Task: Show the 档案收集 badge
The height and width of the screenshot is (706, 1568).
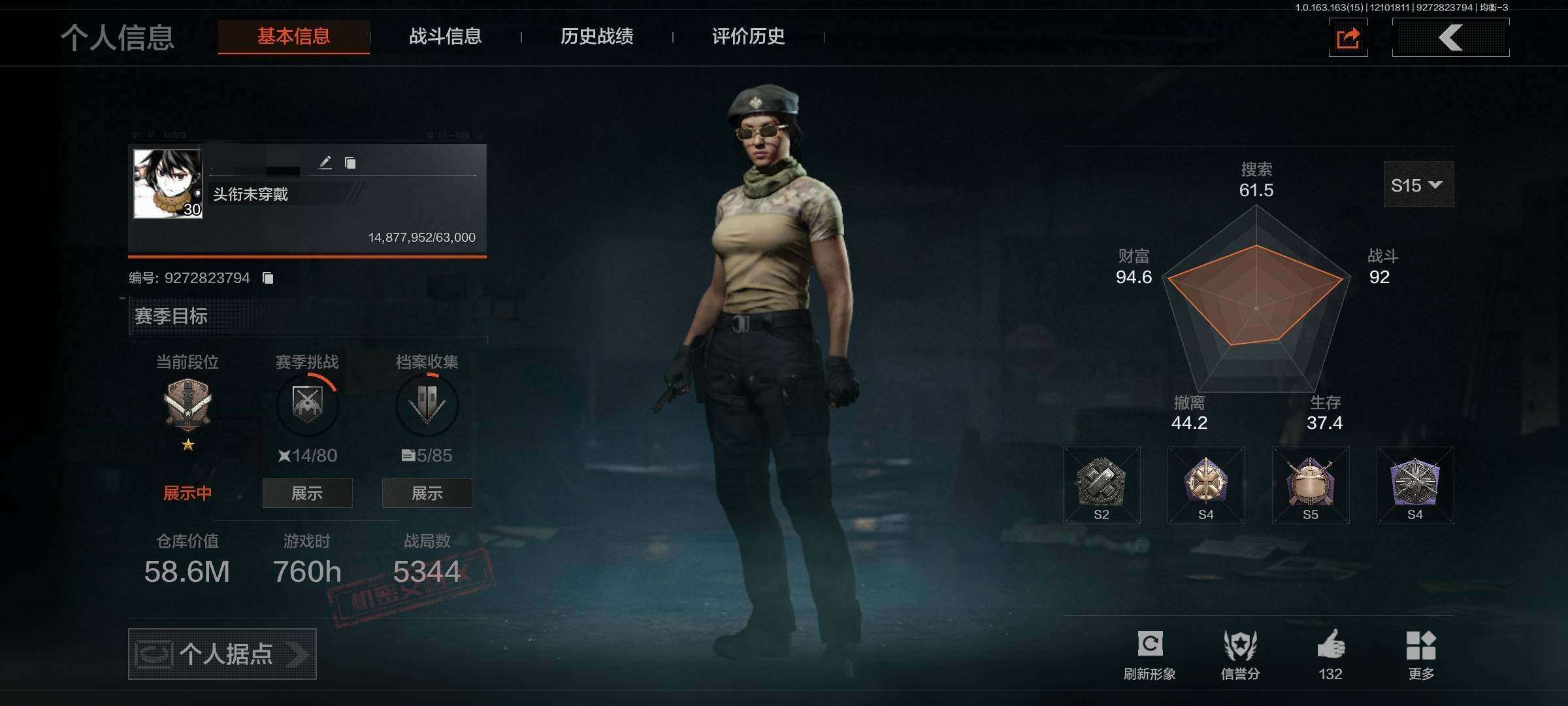Action: click(x=427, y=493)
